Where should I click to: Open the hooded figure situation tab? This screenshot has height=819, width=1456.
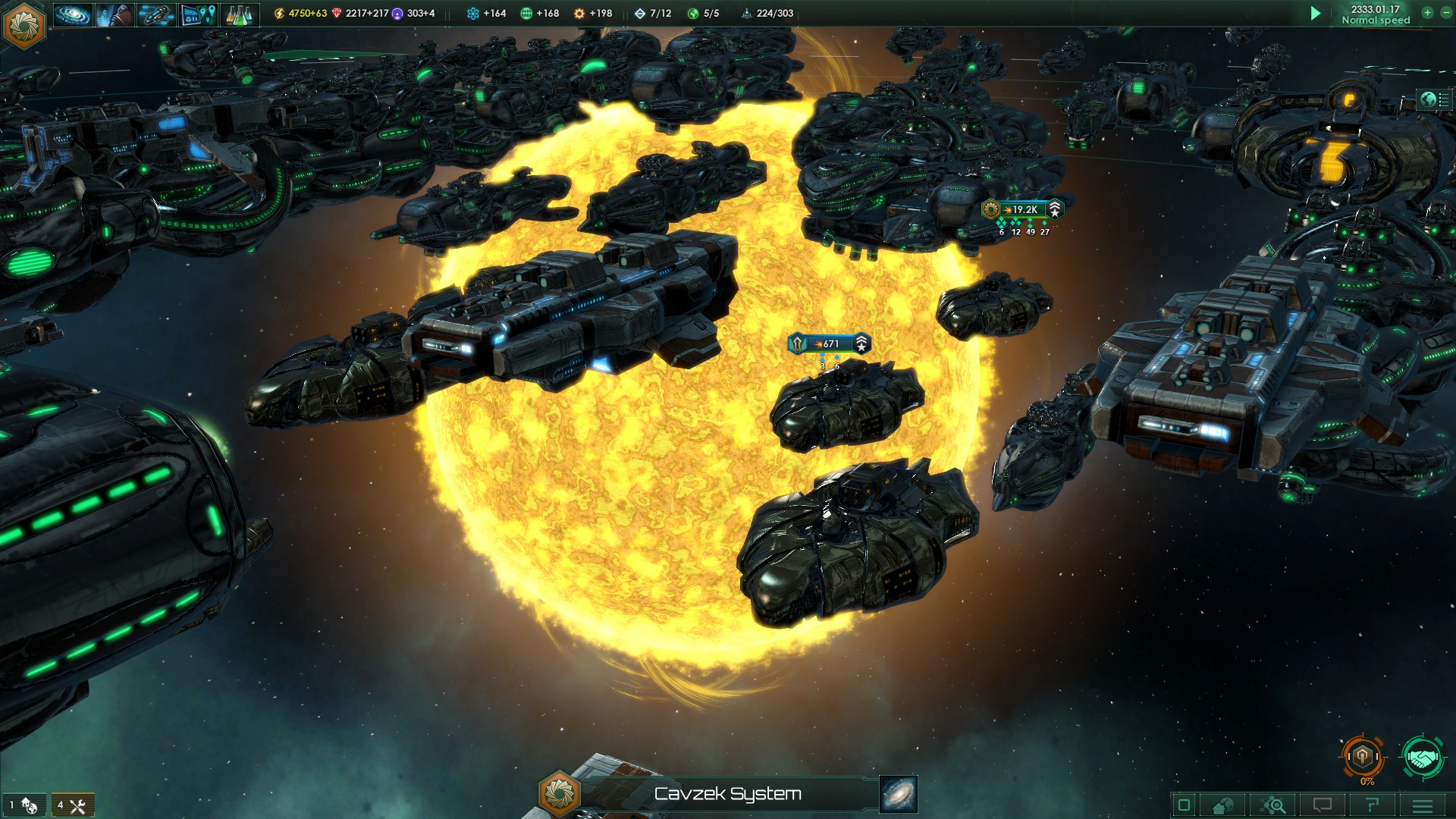115,14
